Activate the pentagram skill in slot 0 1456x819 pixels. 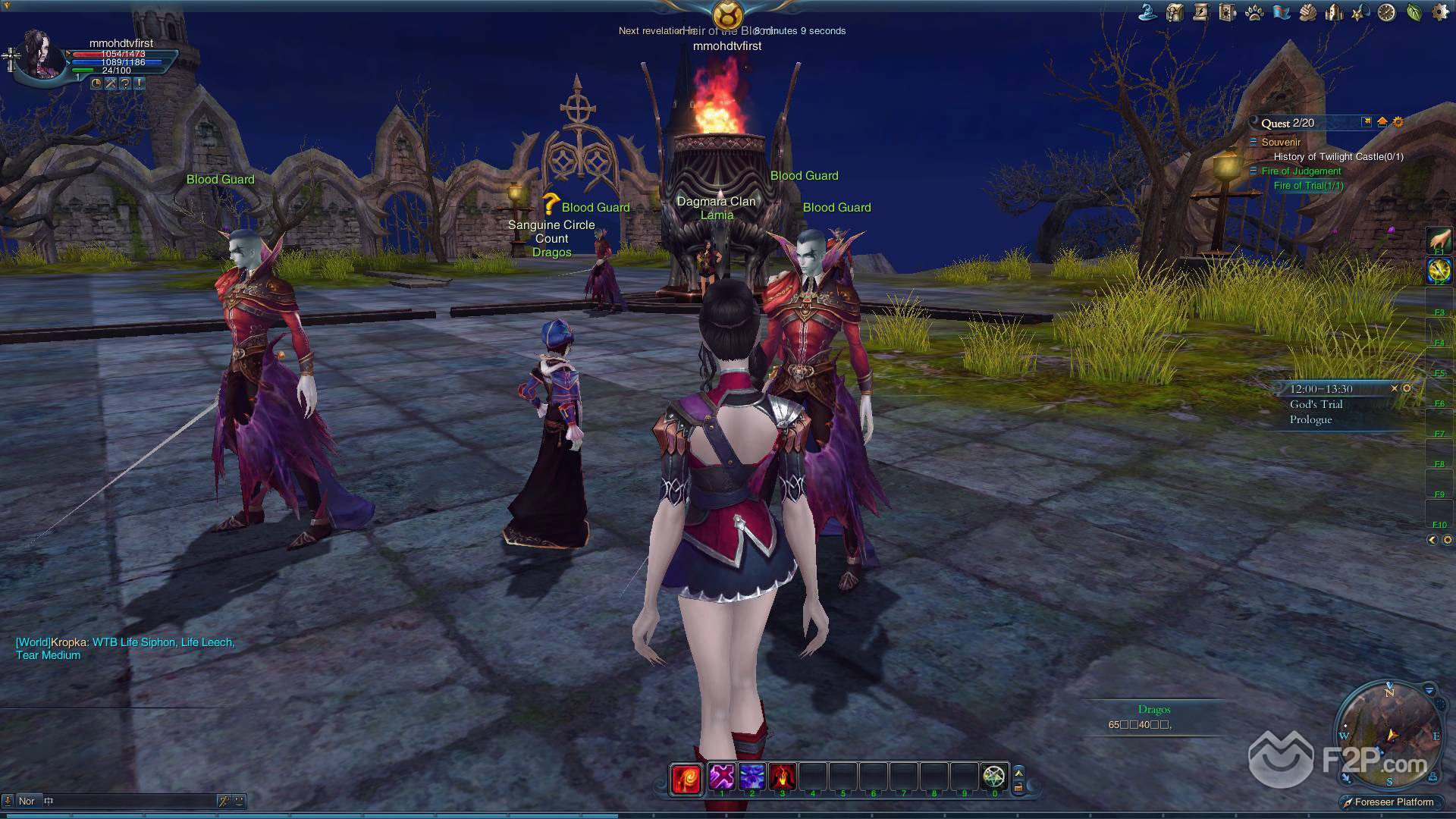point(994,777)
